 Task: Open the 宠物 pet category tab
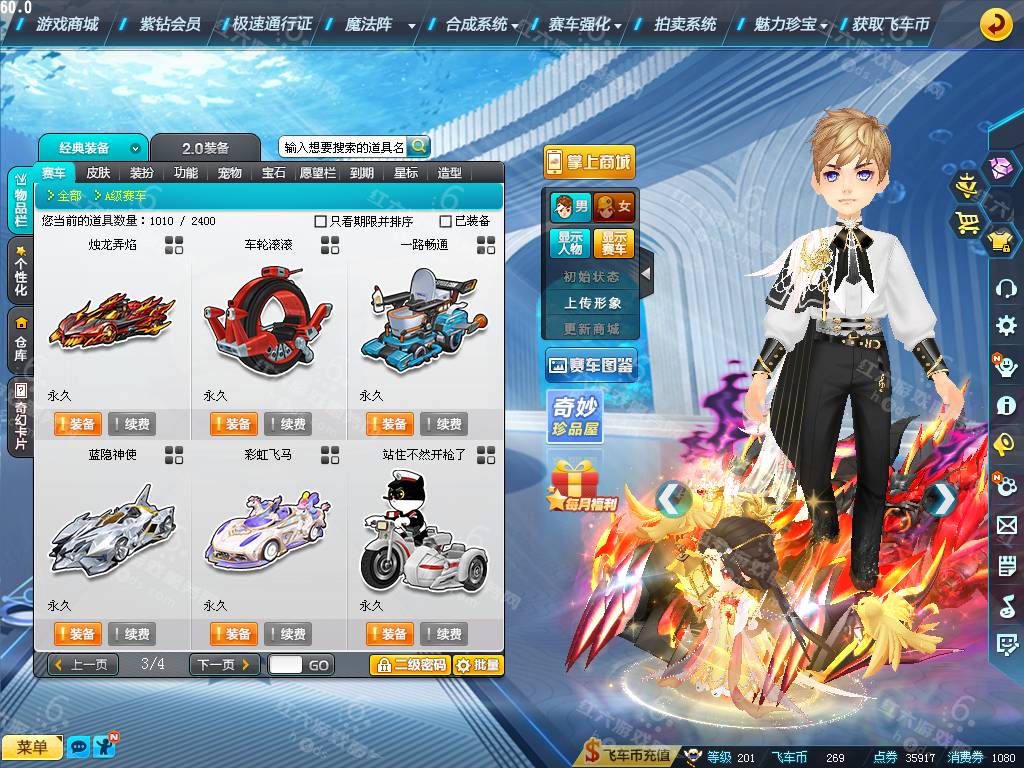click(230, 173)
